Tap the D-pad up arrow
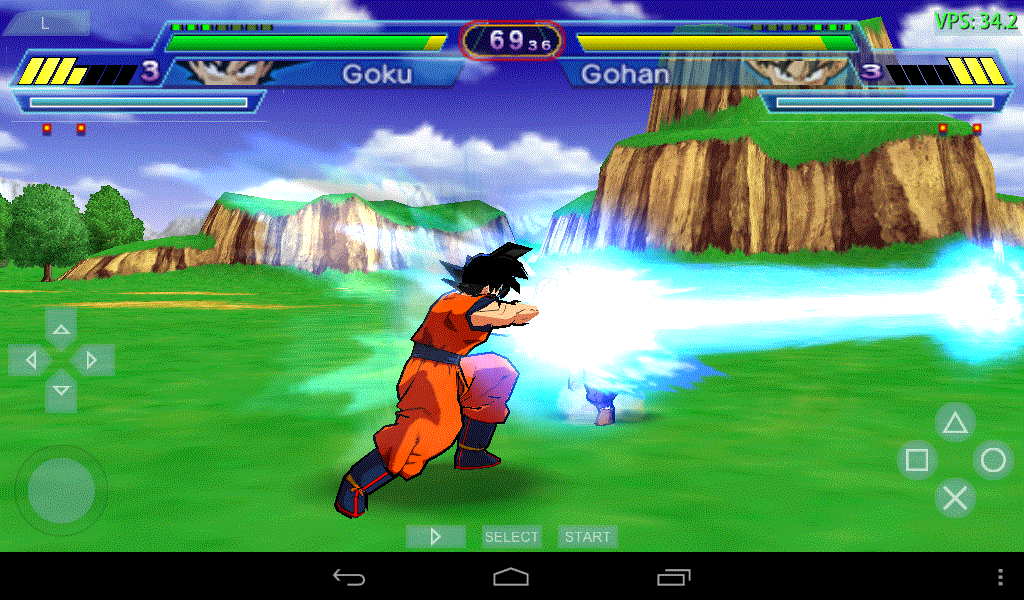The image size is (1024, 600). coord(61,328)
